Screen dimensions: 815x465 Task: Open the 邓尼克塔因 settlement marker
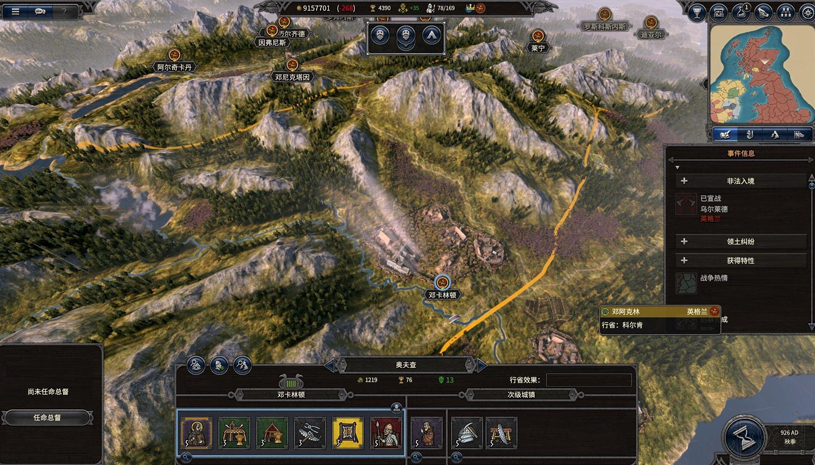pos(292,70)
